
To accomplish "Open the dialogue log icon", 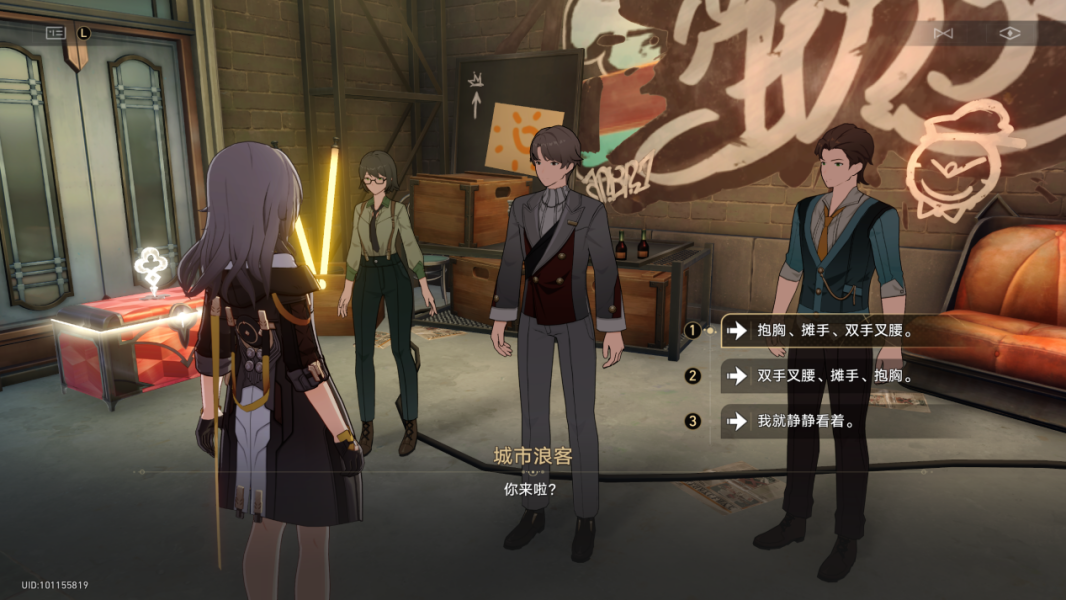I will [56, 33].
